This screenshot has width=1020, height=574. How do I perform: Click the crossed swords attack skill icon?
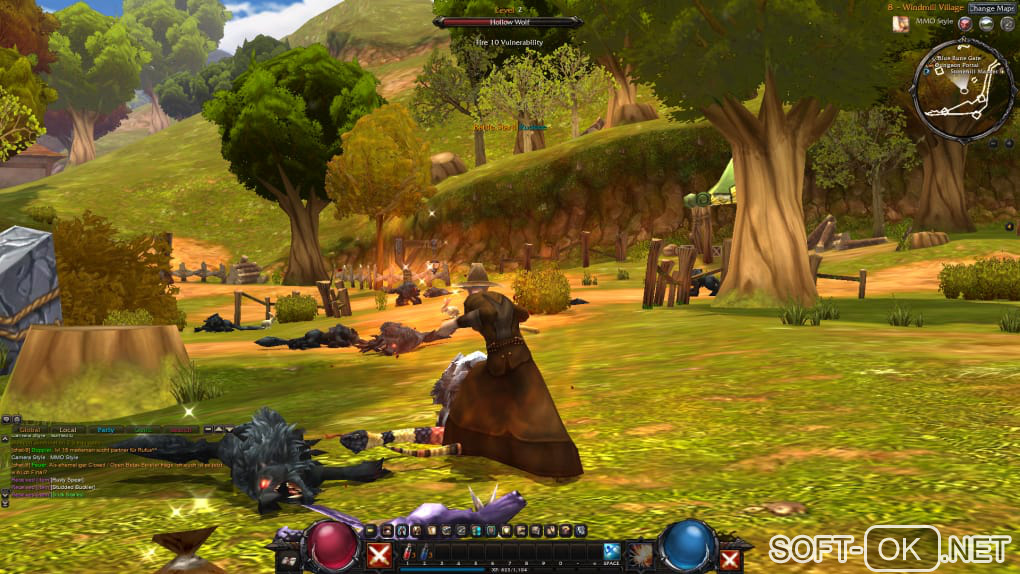(379, 556)
